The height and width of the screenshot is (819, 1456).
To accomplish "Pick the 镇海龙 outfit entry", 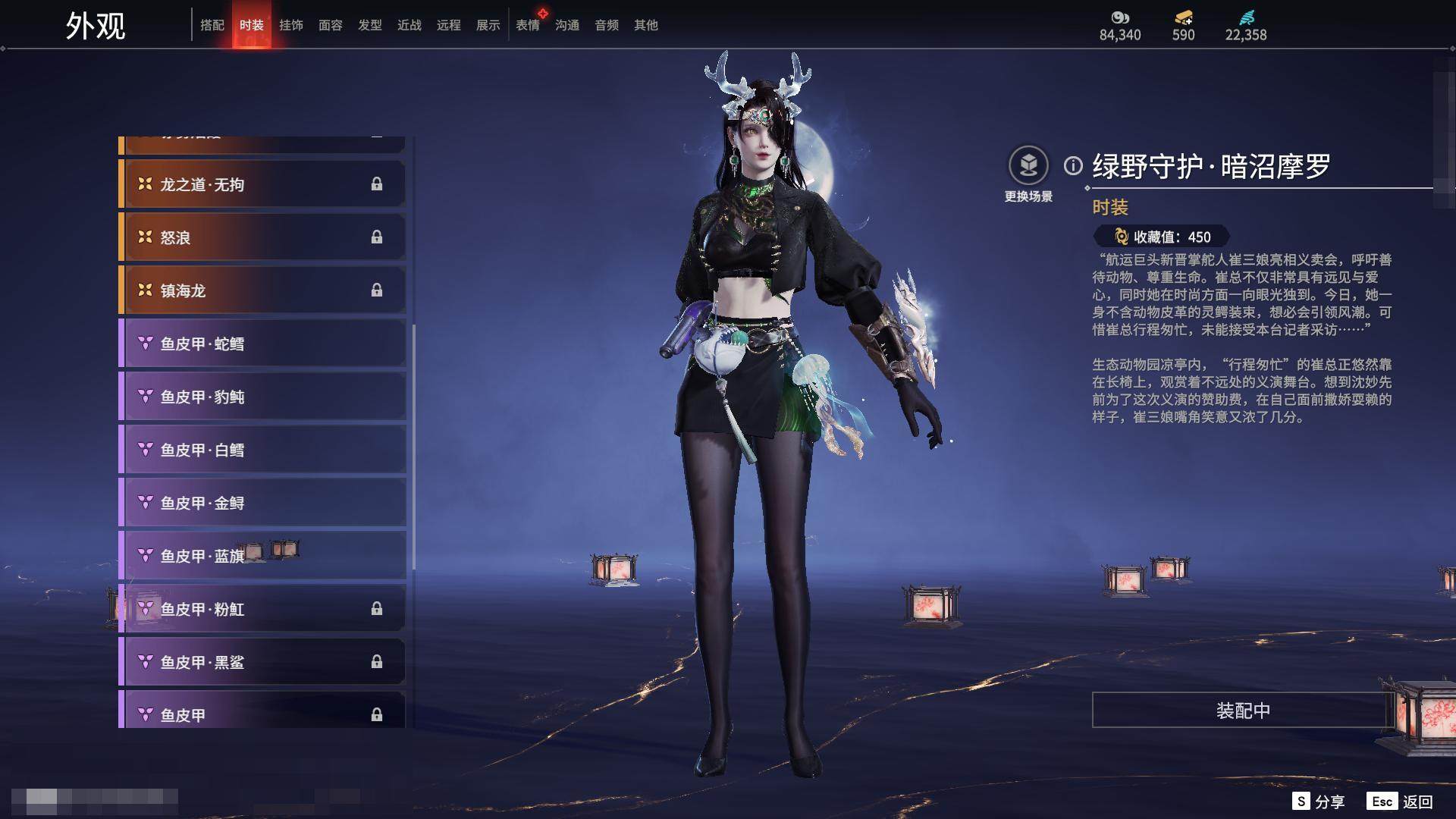I will click(262, 290).
